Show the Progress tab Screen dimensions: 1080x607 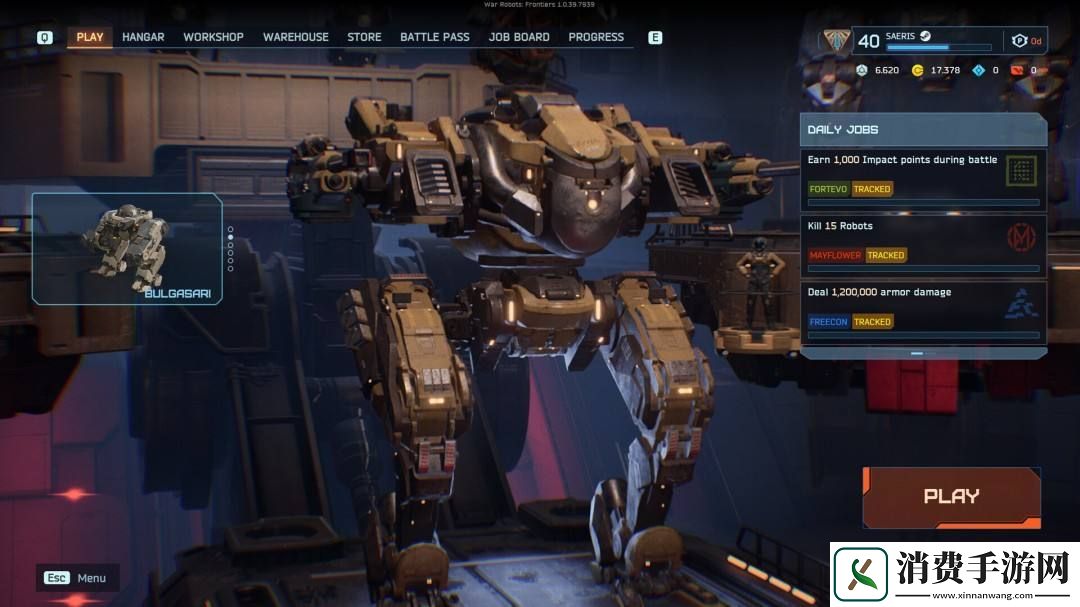click(x=596, y=37)
